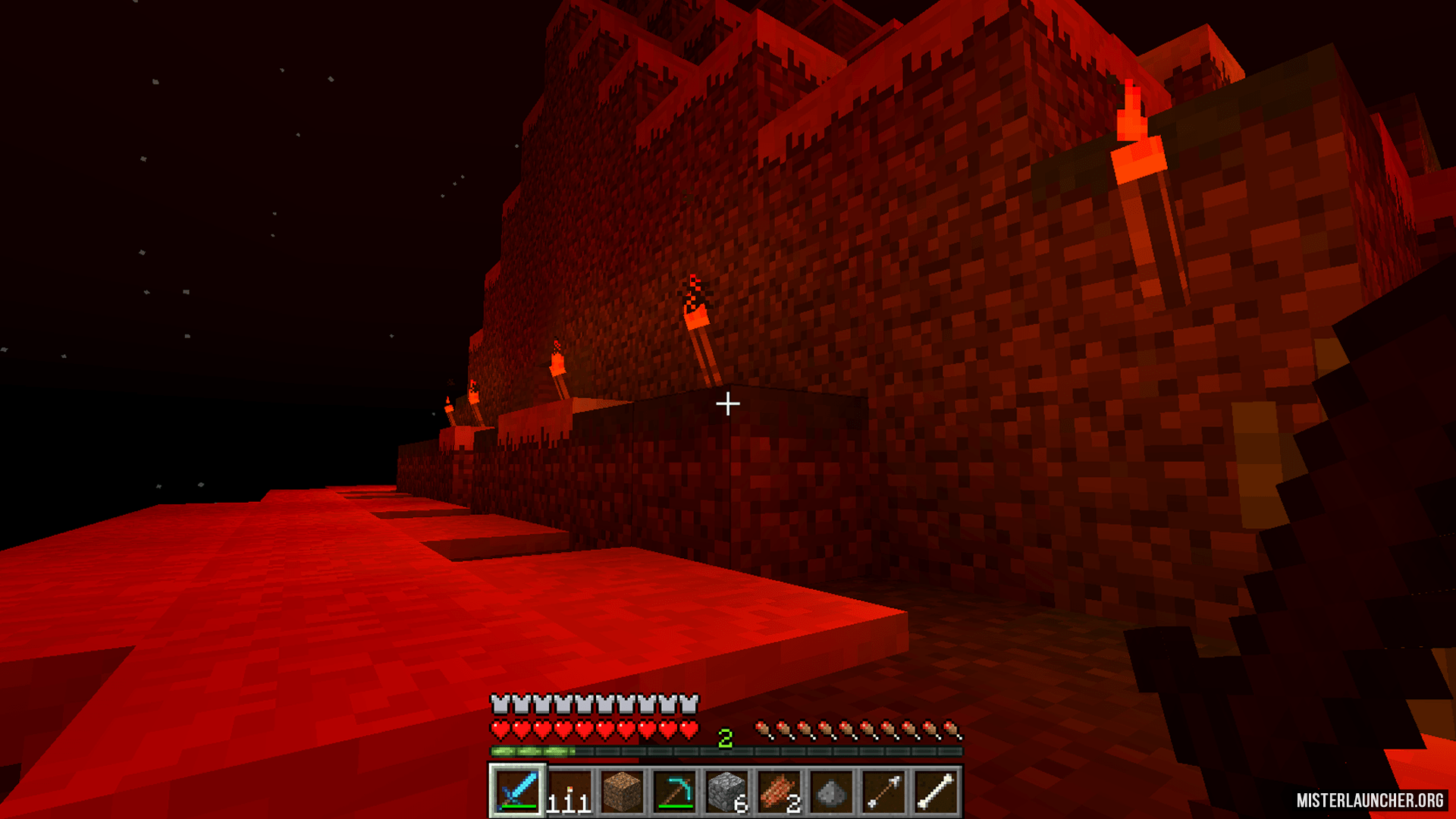Screen dimensions: 1456x819
Task: Switch to the diamond pickaxe slot
Action: tap(674, 791)
